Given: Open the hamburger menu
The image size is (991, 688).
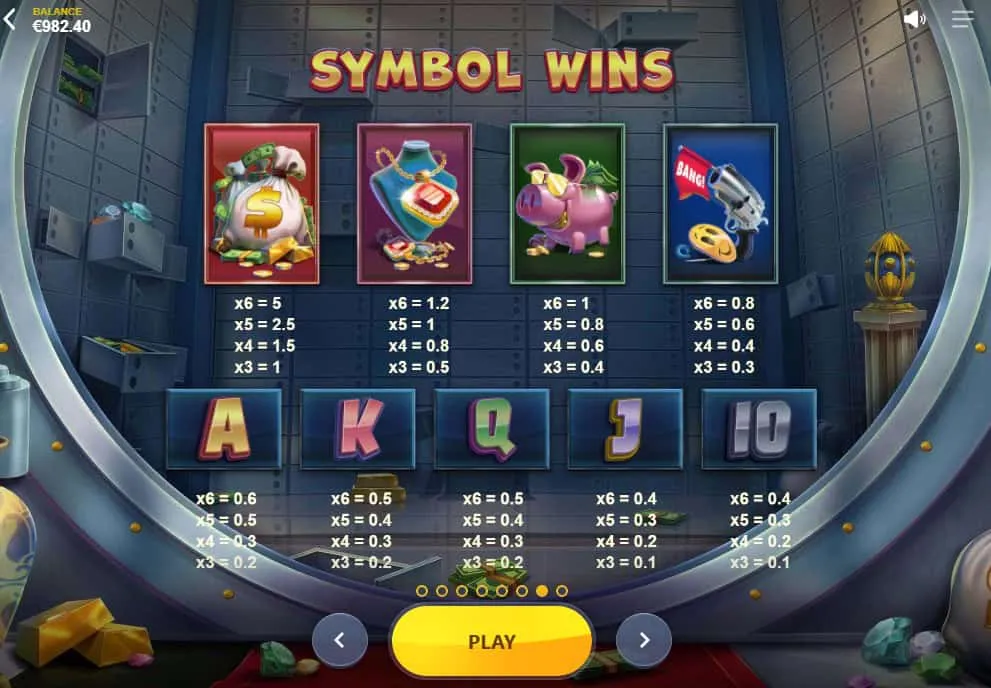Looking at the screenshot, I should pyautogui.click(x=962, y=19).
